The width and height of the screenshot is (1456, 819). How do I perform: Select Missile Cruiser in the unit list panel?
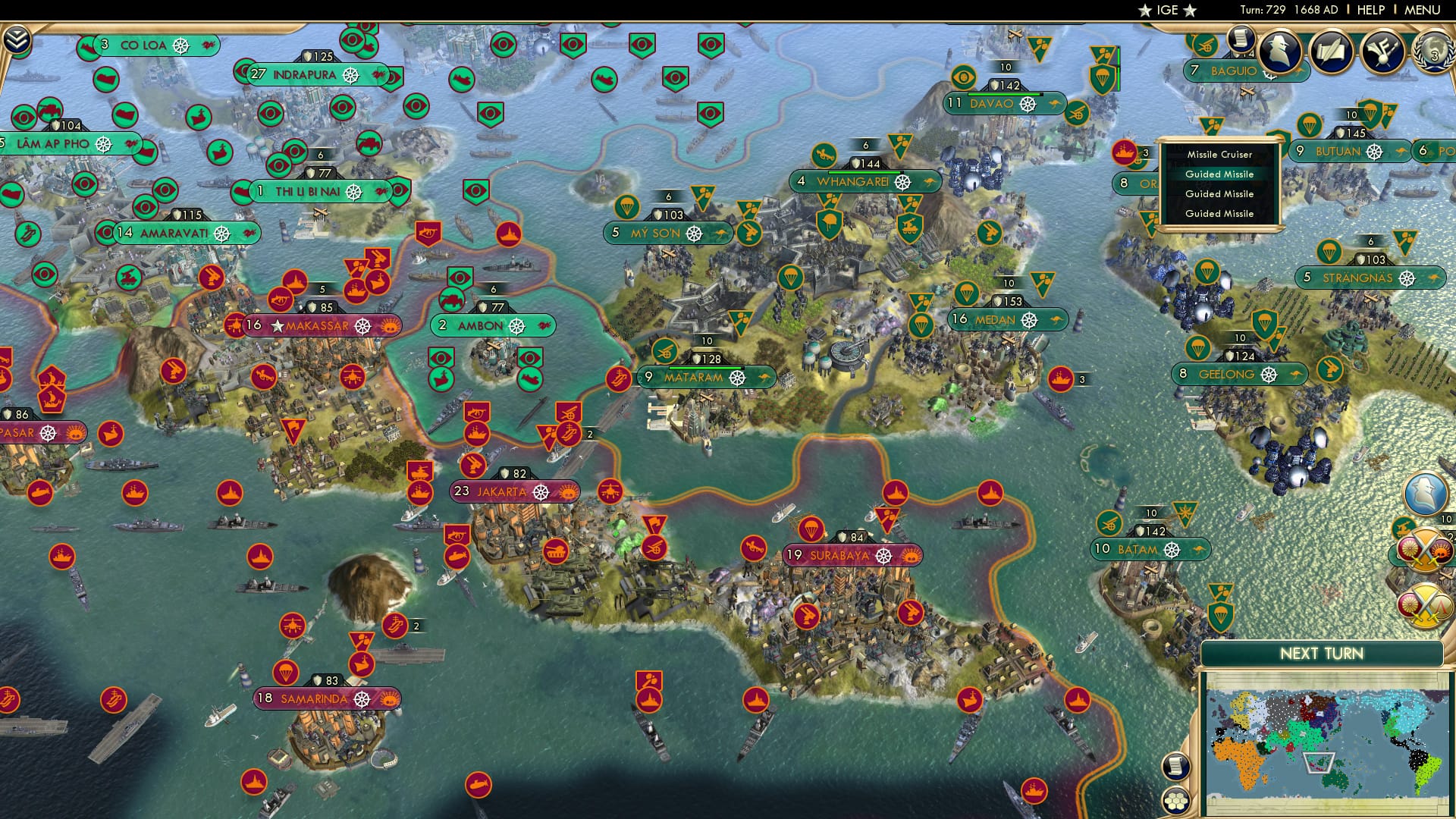click(x=1220, y=155)
